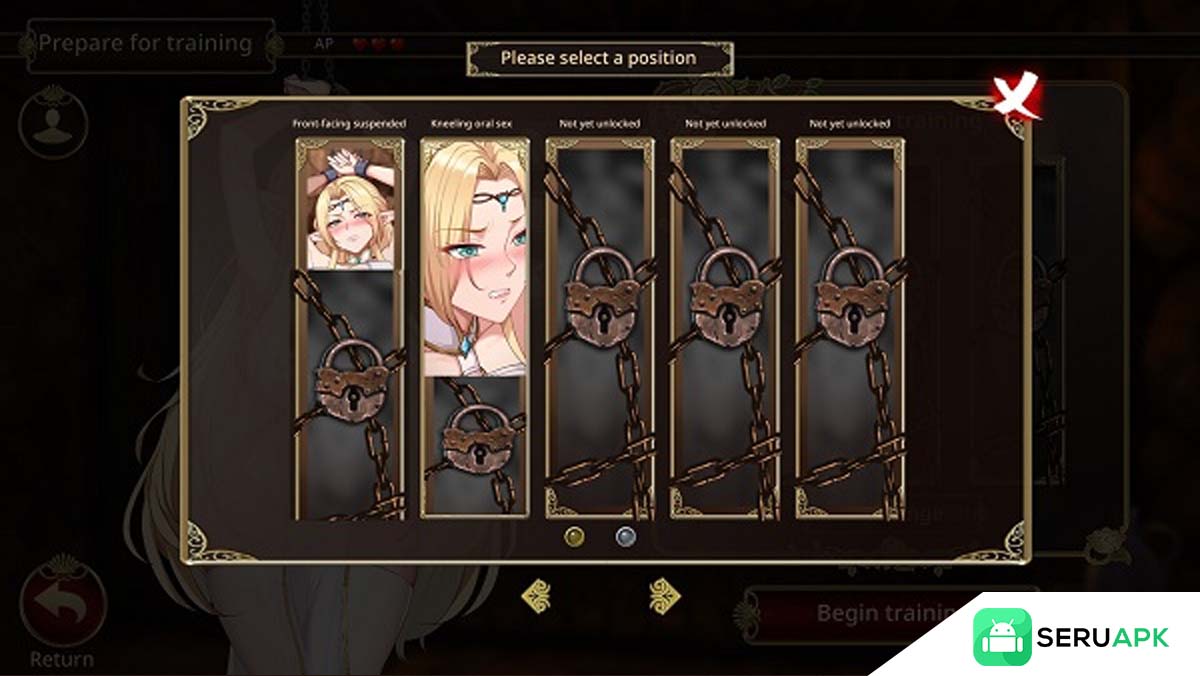The width and height of the screenshot is (1200, 676).
Task: Switch to the silver page indicator dot
Action: [x=626, y=536]
